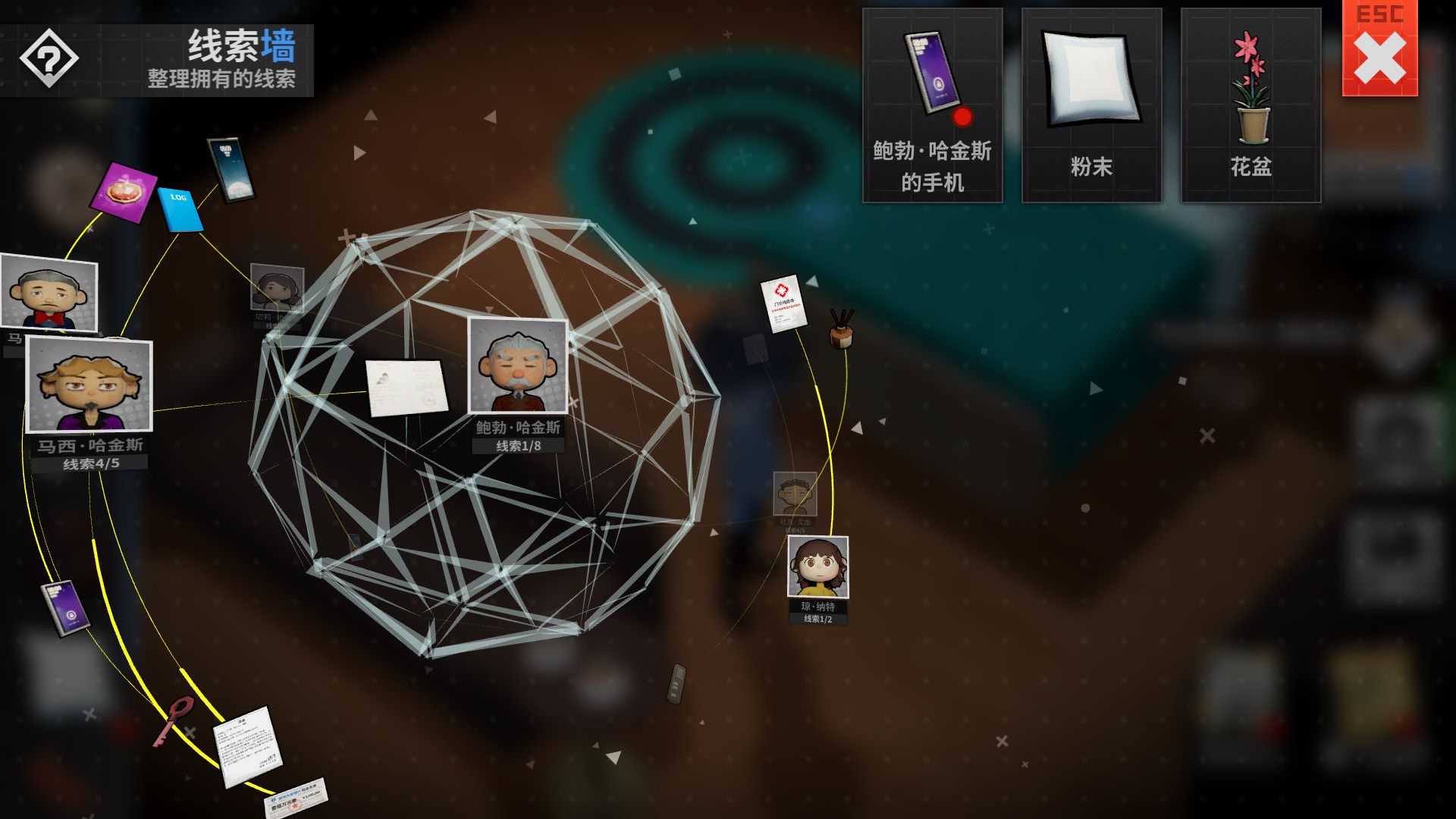Close the clue wall with the ESC button
The height and width of the screenshot is (819, 1456).
(1382, 53)
